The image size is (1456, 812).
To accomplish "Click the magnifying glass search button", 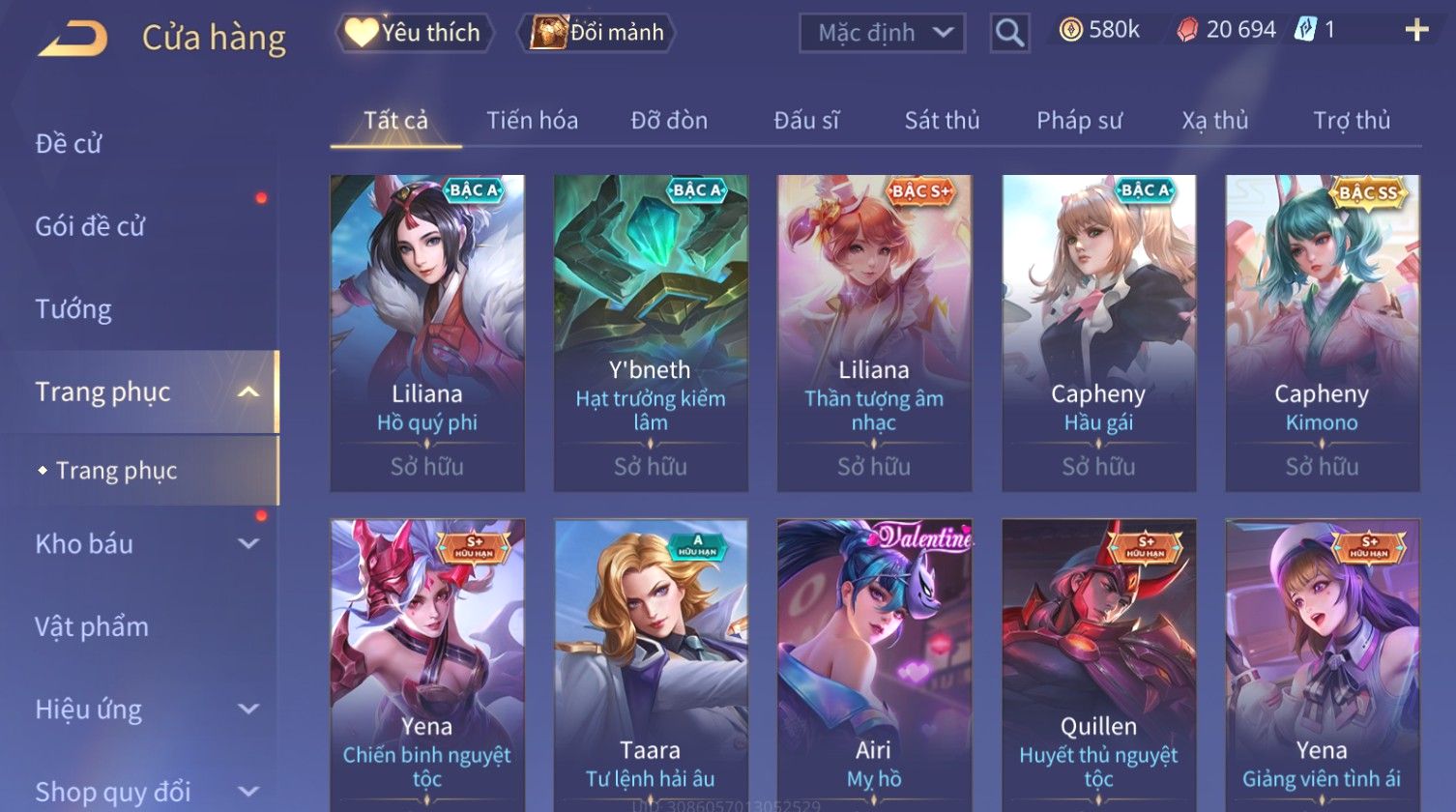I will tap(1009, 34).
